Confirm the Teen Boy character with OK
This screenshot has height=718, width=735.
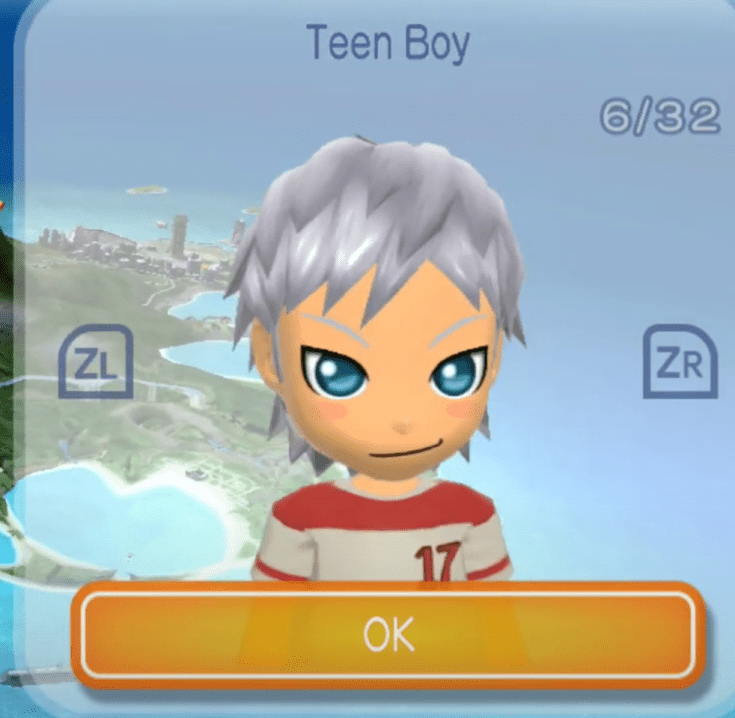tap(388, 634)
